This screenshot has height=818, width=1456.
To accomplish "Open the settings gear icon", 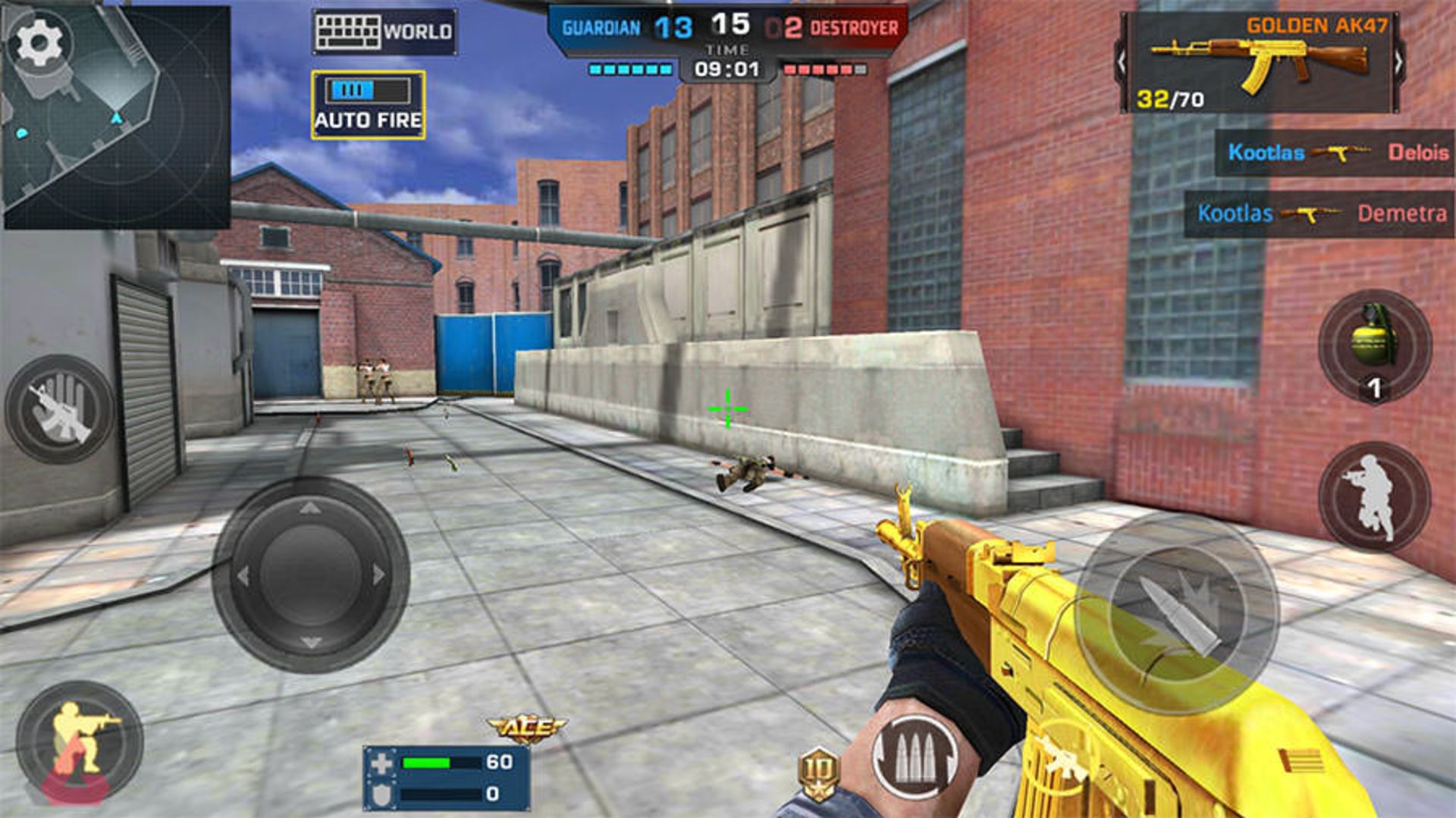I will click(x=39, y=42).
